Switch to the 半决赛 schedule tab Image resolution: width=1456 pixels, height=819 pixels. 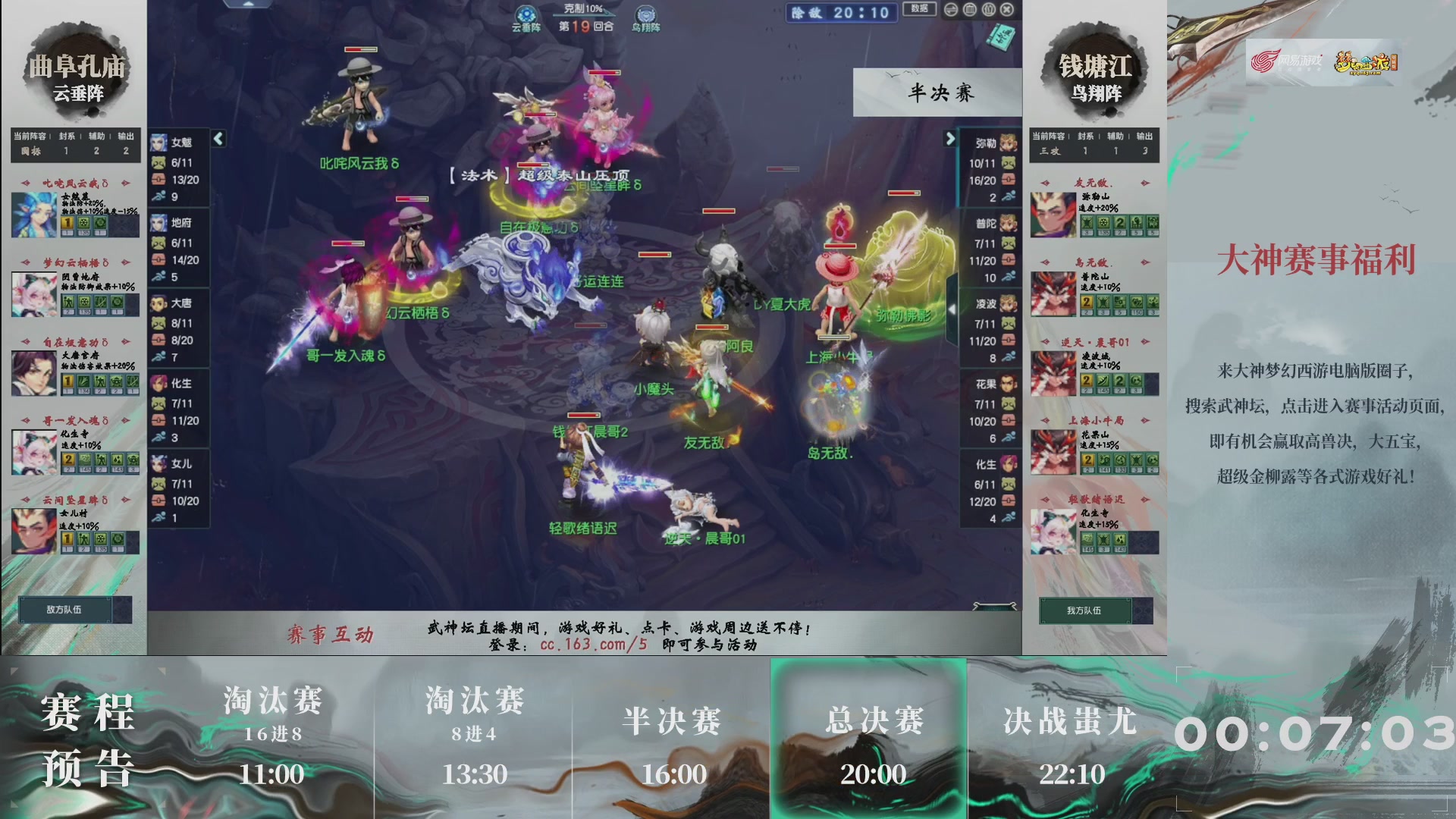[x=673, y=739]
